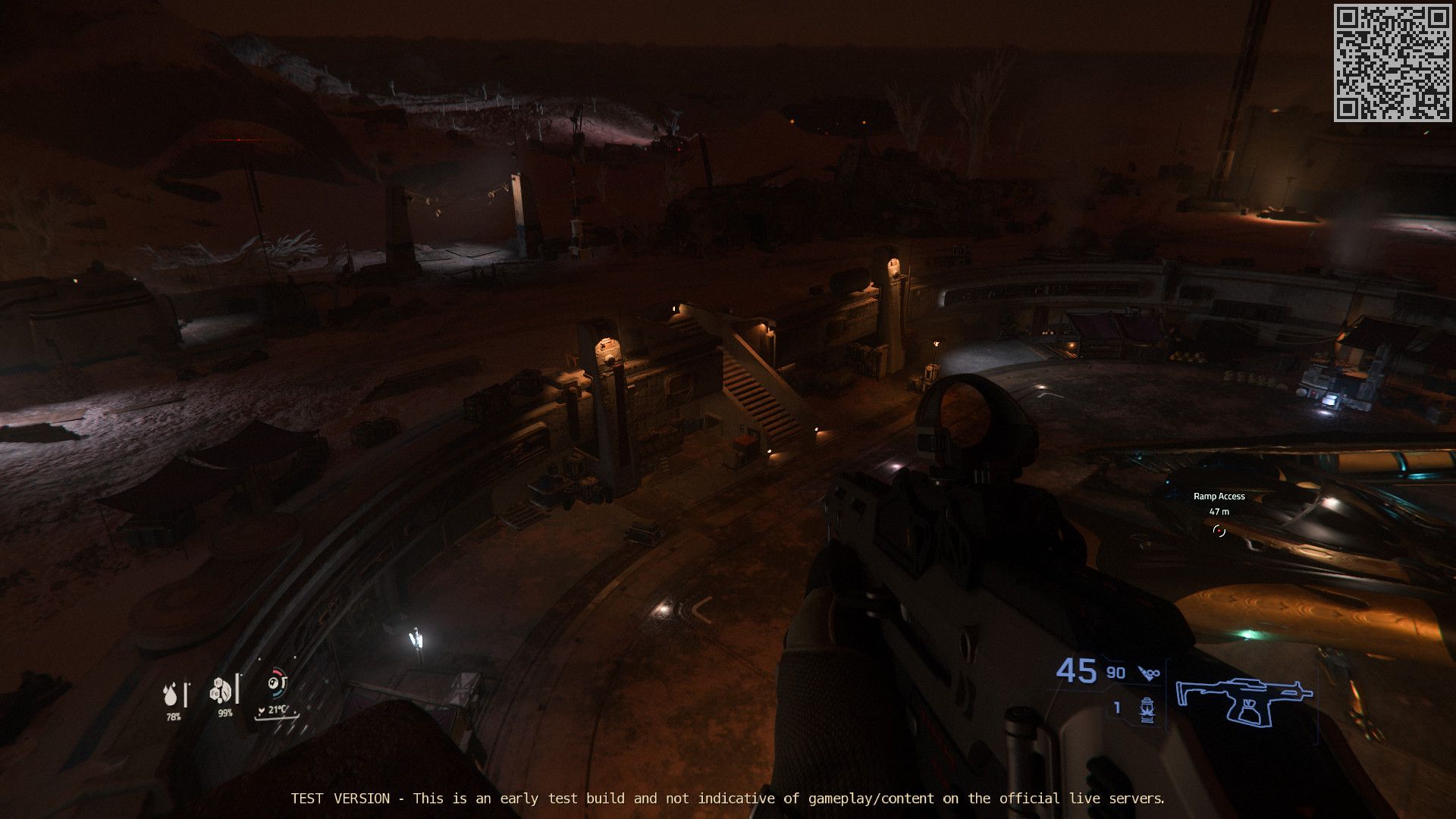Select the food hunger status icon
Image resolution: width=1456 pixels, height=819 pixels.
pyautogui.click(x=222, y=690)
